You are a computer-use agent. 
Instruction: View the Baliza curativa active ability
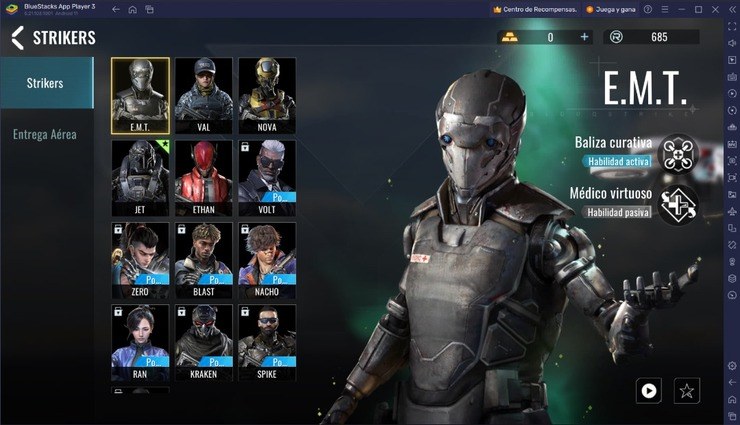pos(679,151)
